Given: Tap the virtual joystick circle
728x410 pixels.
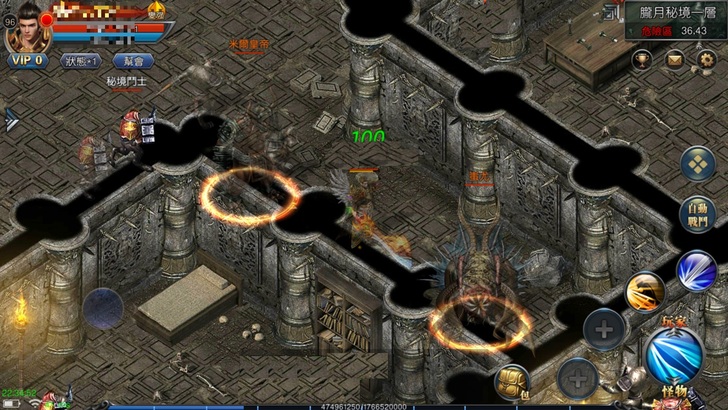Looking at the screenshot, I should point(103,307).
